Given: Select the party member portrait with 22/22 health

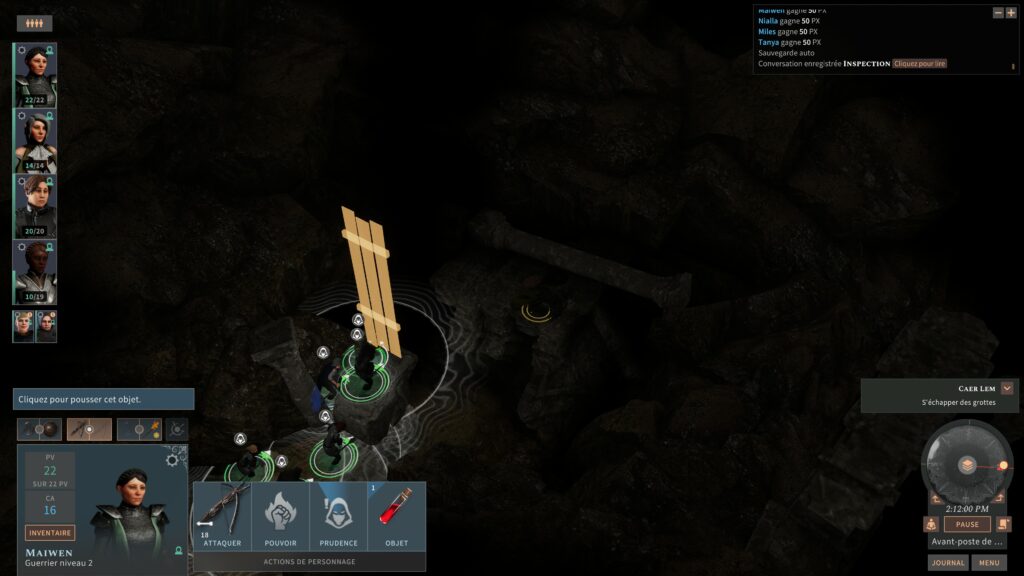Looking at the screenshot, I should tap(35, 75).
